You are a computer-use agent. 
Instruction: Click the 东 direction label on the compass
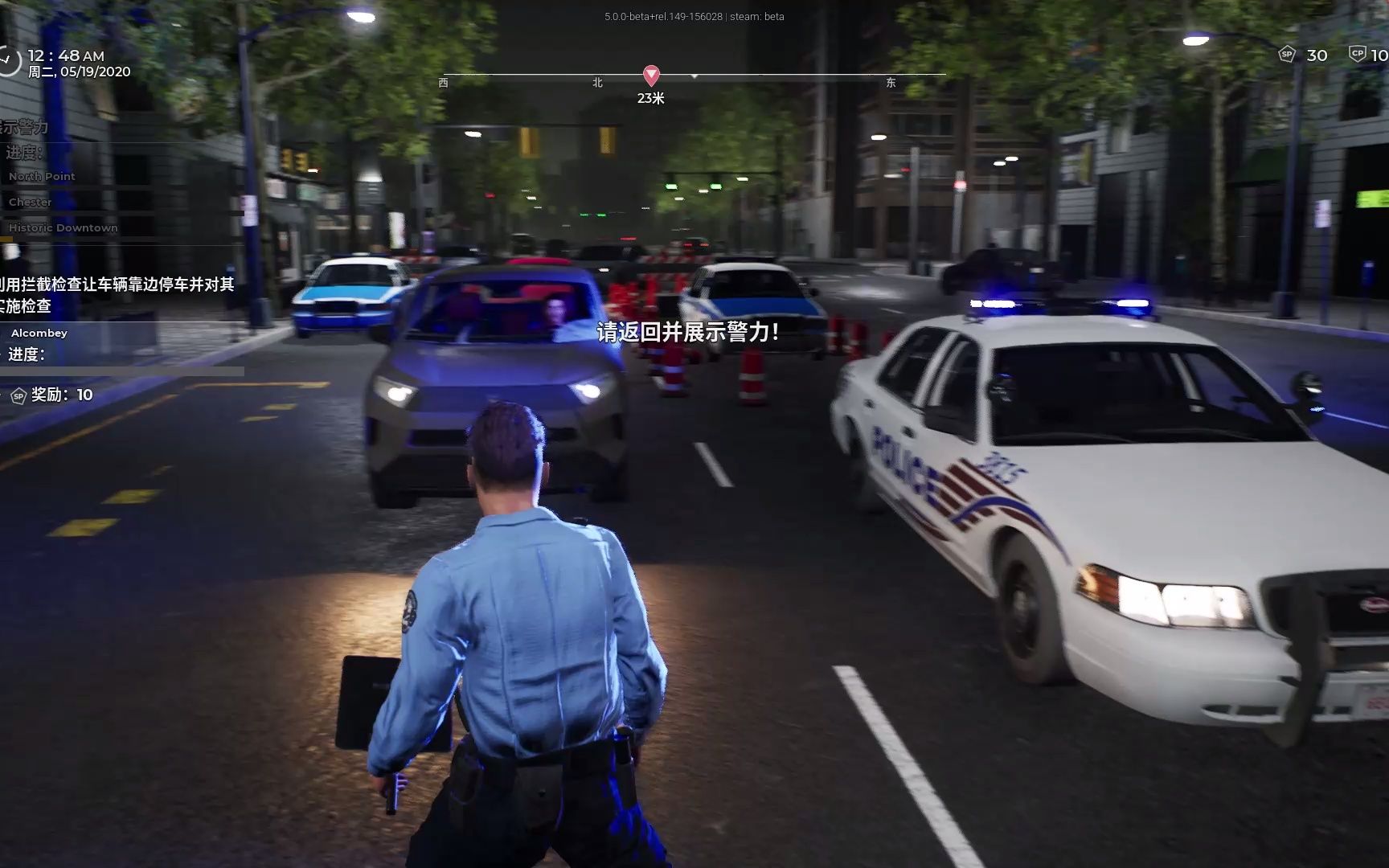(x=891, y=84)
